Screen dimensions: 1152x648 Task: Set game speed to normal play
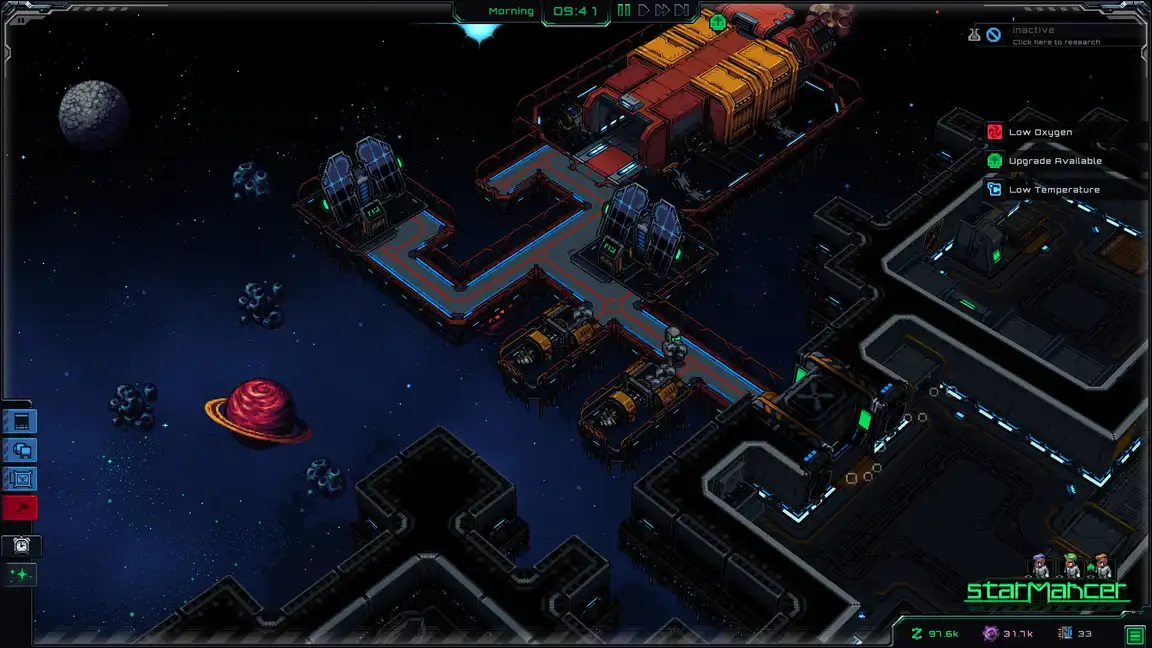point(644,11)
